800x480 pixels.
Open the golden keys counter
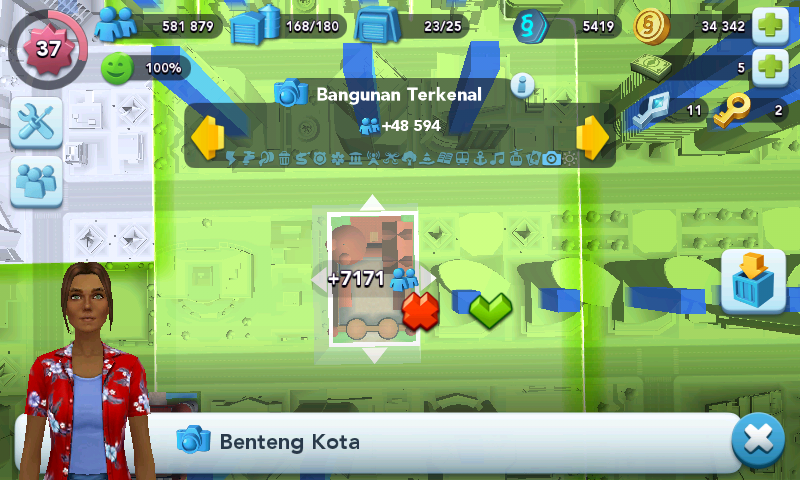[729, 110]
